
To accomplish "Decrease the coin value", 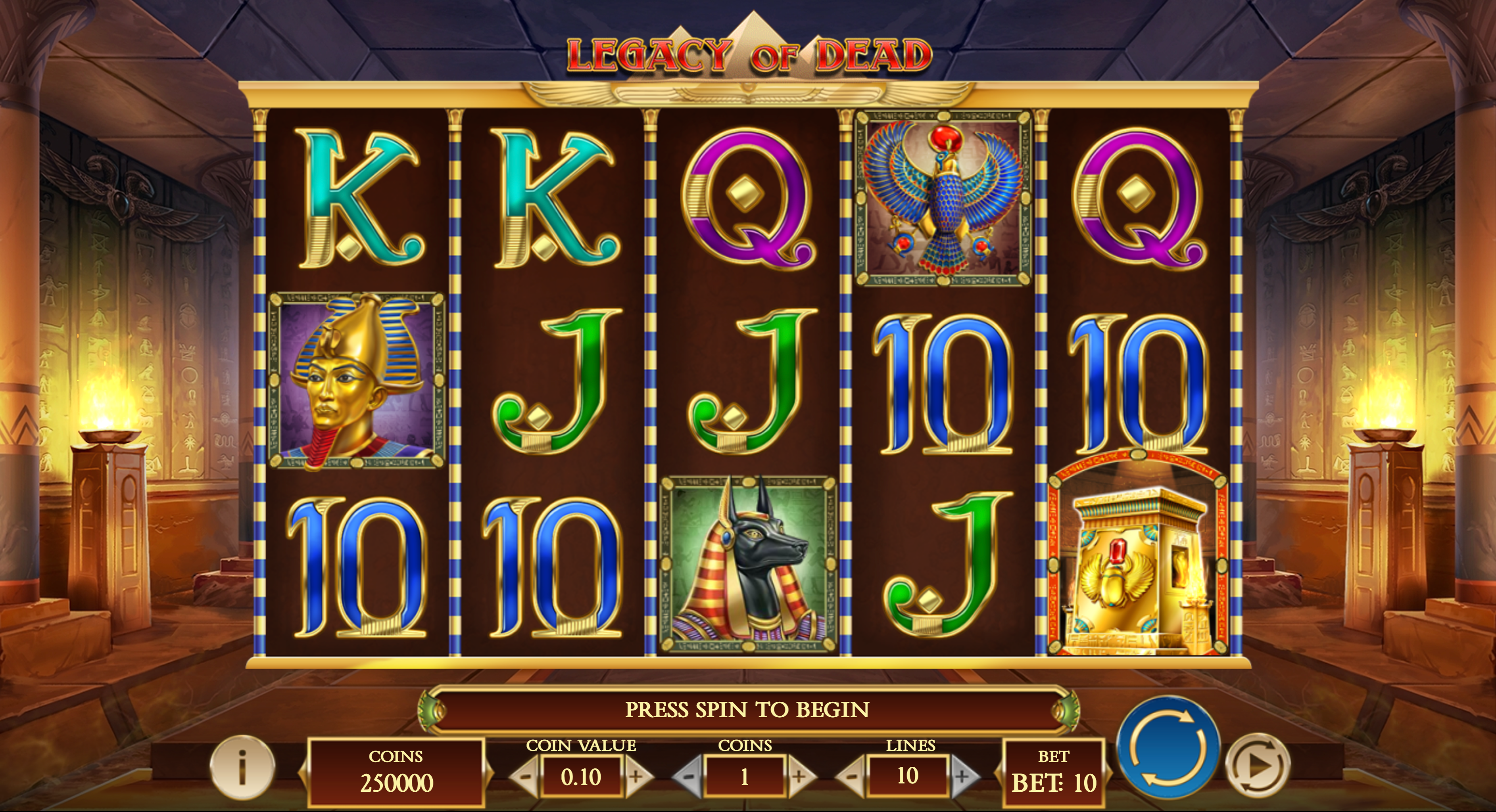I will click(x=524, y=777).
